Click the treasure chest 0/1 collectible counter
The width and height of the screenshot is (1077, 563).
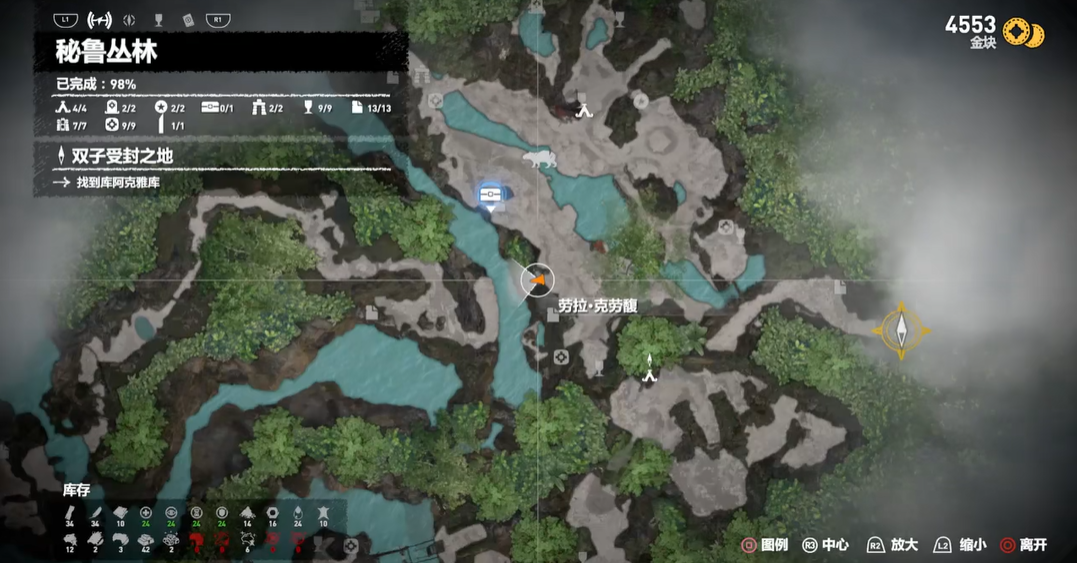pyautogui.click(x=217, y=108)
